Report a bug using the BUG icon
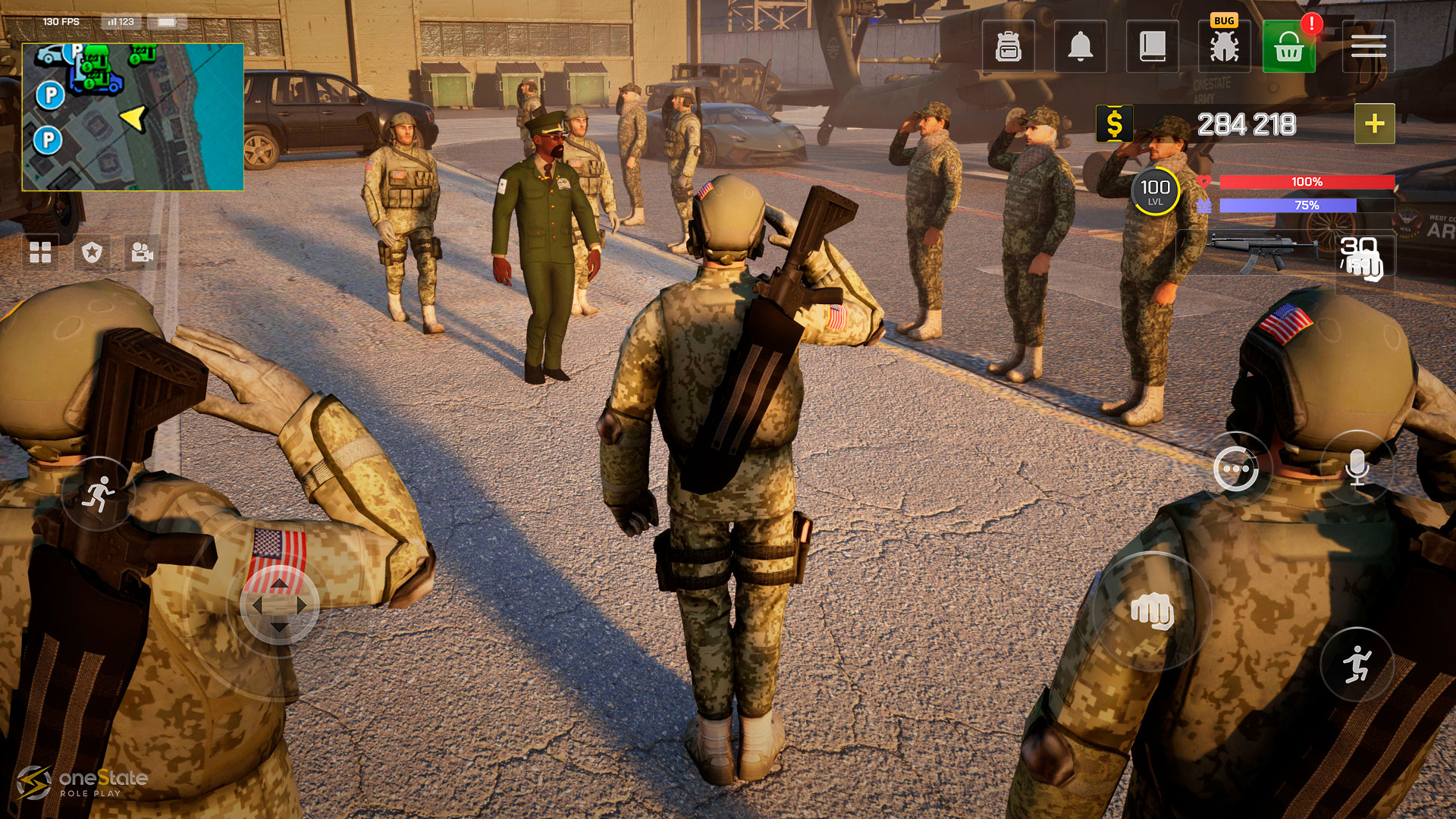The width and height of the screenshot is (1456, 819). (x=1223, y=47)
